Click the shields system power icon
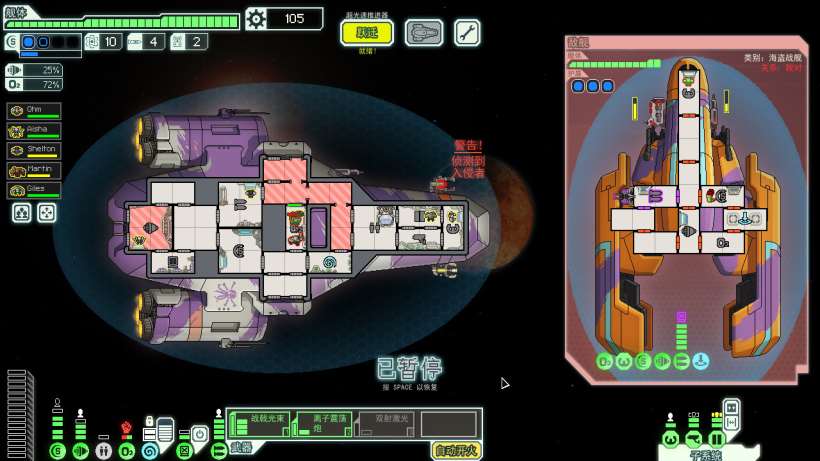 tap(57, 451)
